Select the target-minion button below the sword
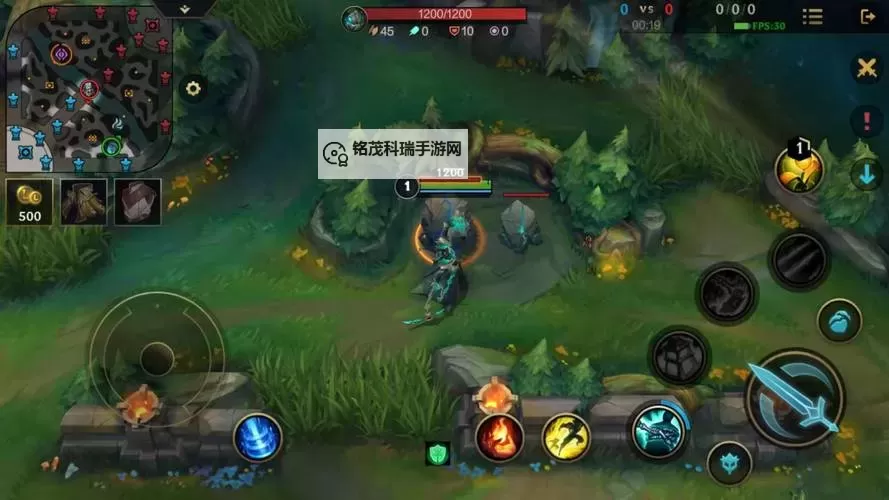 [x=729, y=462]
